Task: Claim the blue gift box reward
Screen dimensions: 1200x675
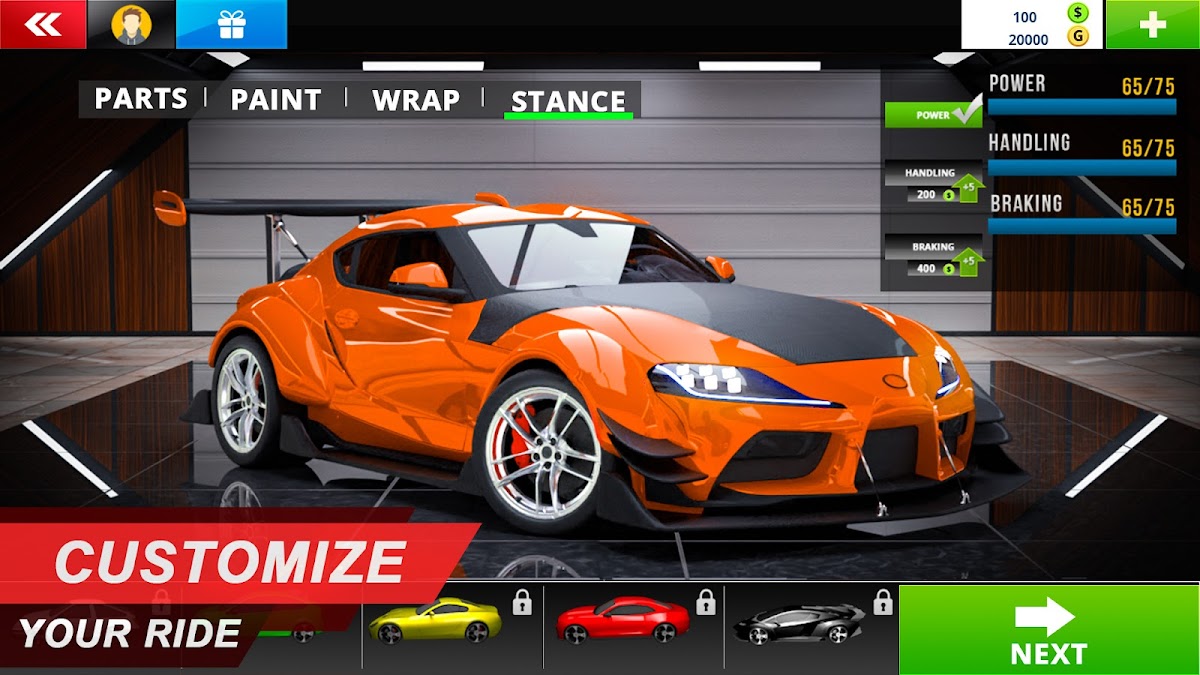Action: [x=231, y=24]
